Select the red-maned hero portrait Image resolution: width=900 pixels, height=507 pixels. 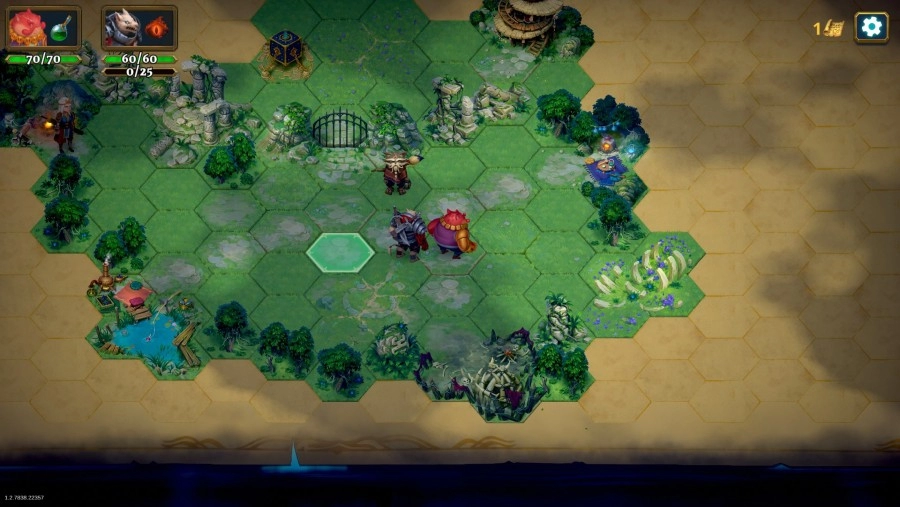pos(27,28)
